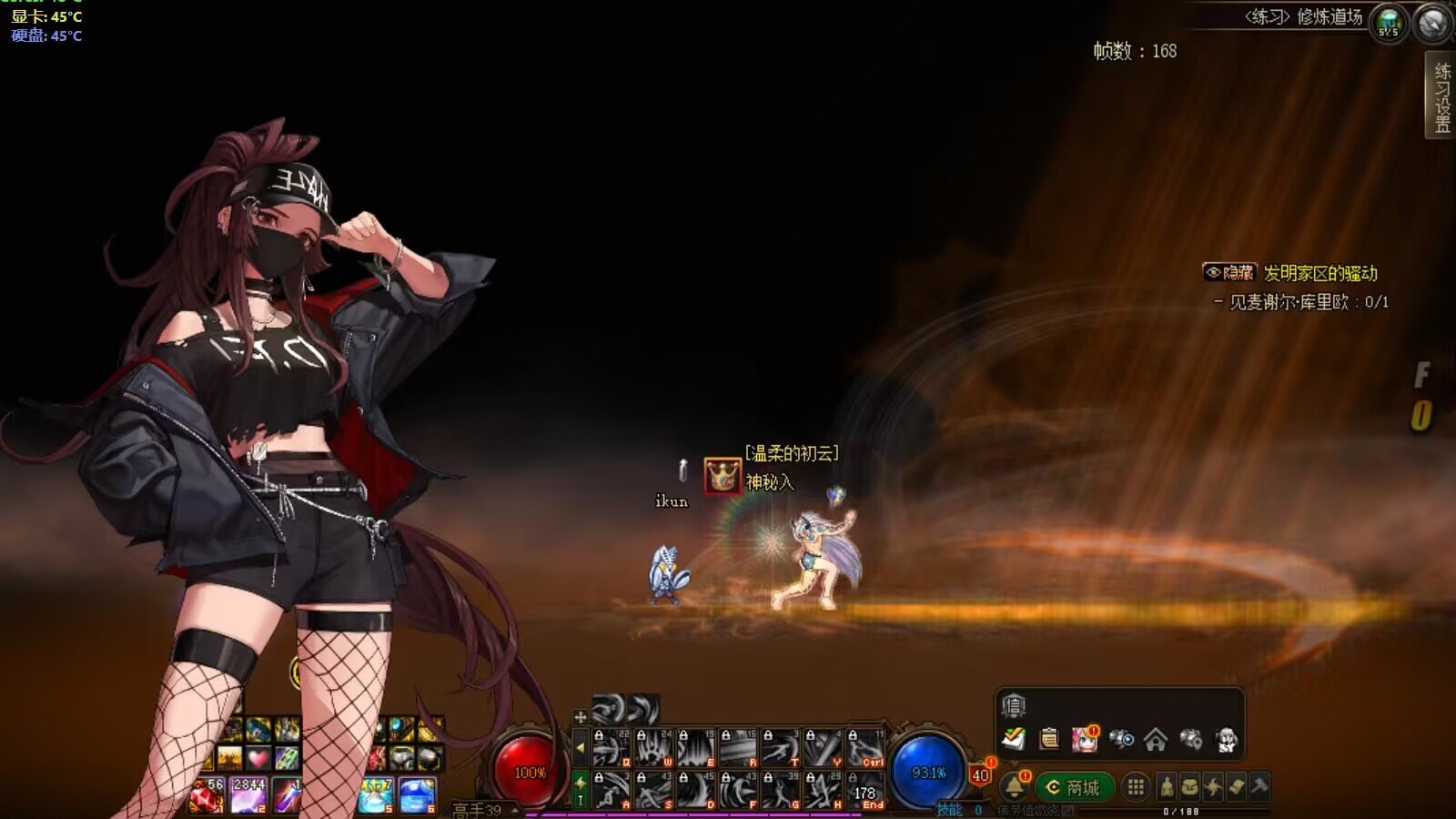Click the left arrow beside the skill bar
Viewport: 1456px width, 819px height.
[581, 749]
